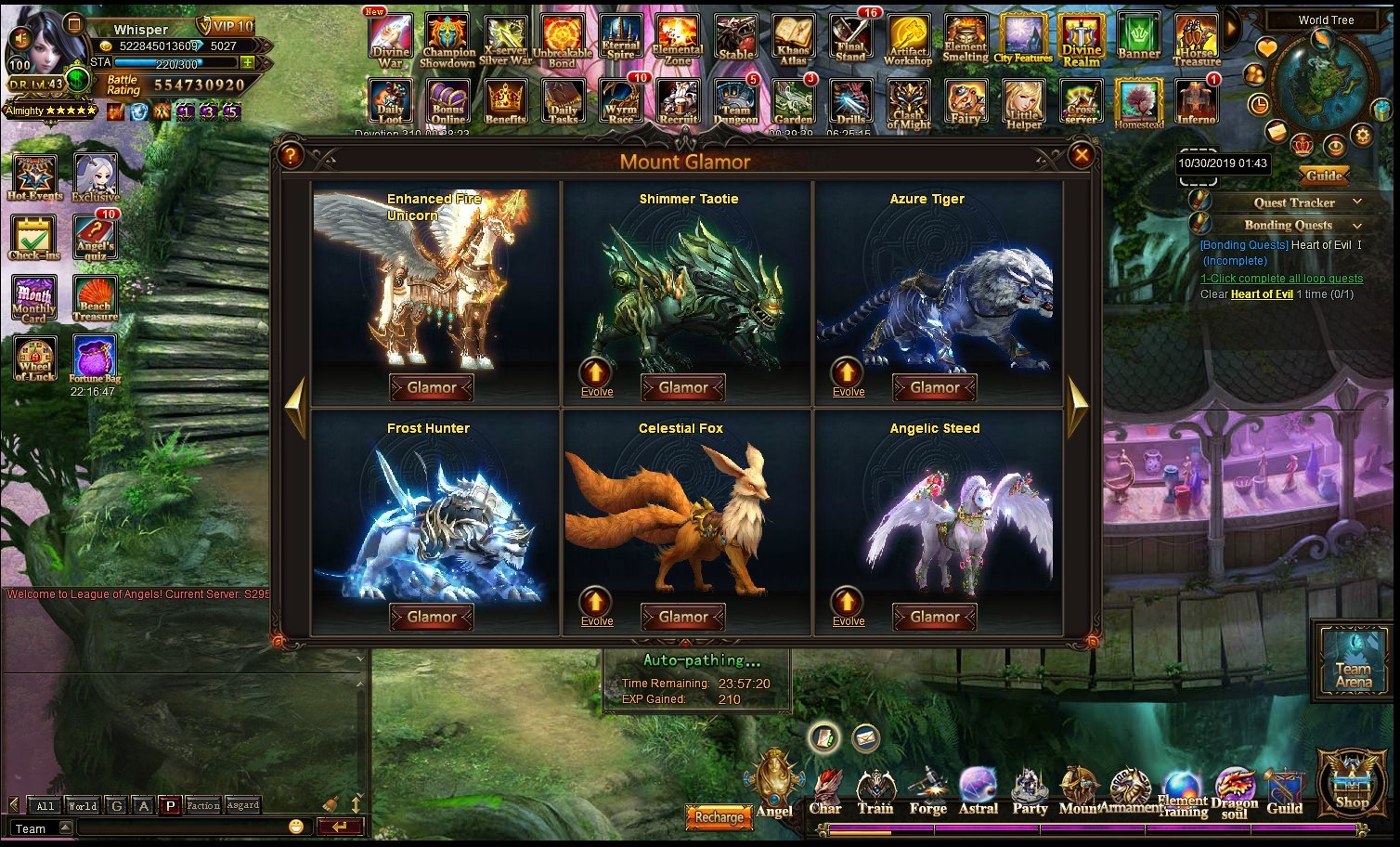Go to next mount page arrow

point(1078,407)
